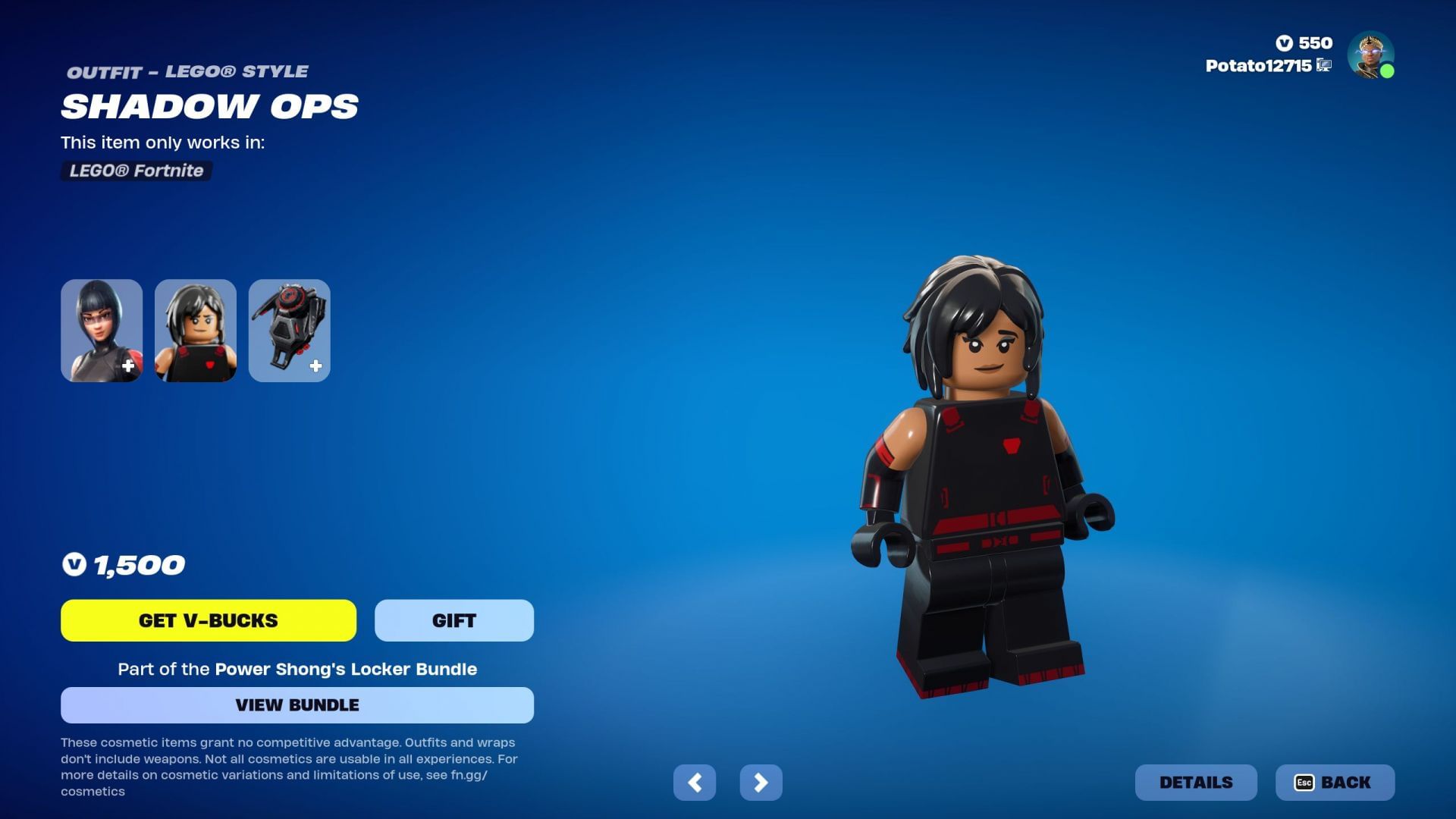This screenshot has height=819, width=1456.
Task: Select the V-Bucks icon beside the 1,500 price
Action: (74, 564)
